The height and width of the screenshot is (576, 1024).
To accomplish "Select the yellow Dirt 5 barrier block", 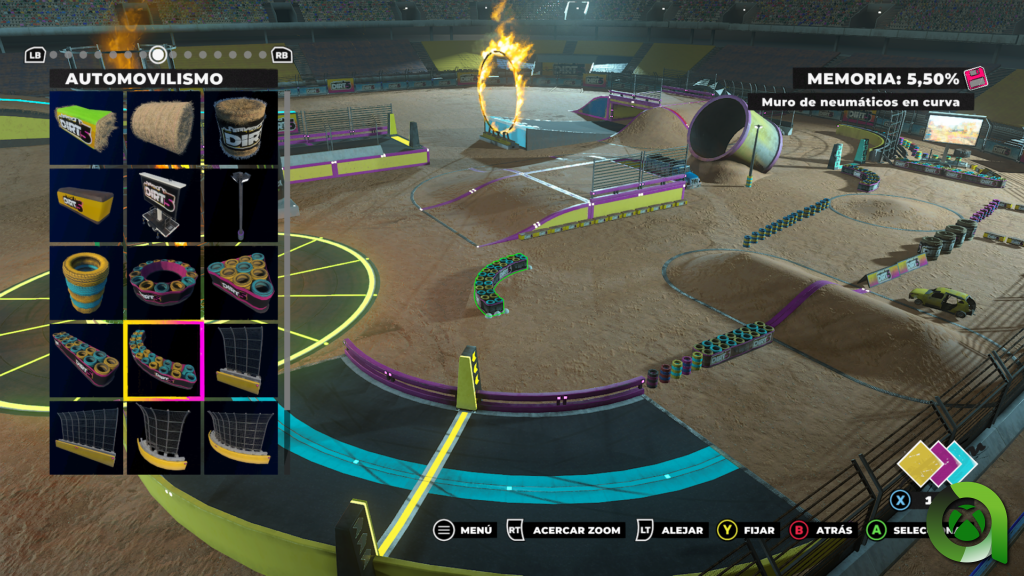I will point(87,204).
